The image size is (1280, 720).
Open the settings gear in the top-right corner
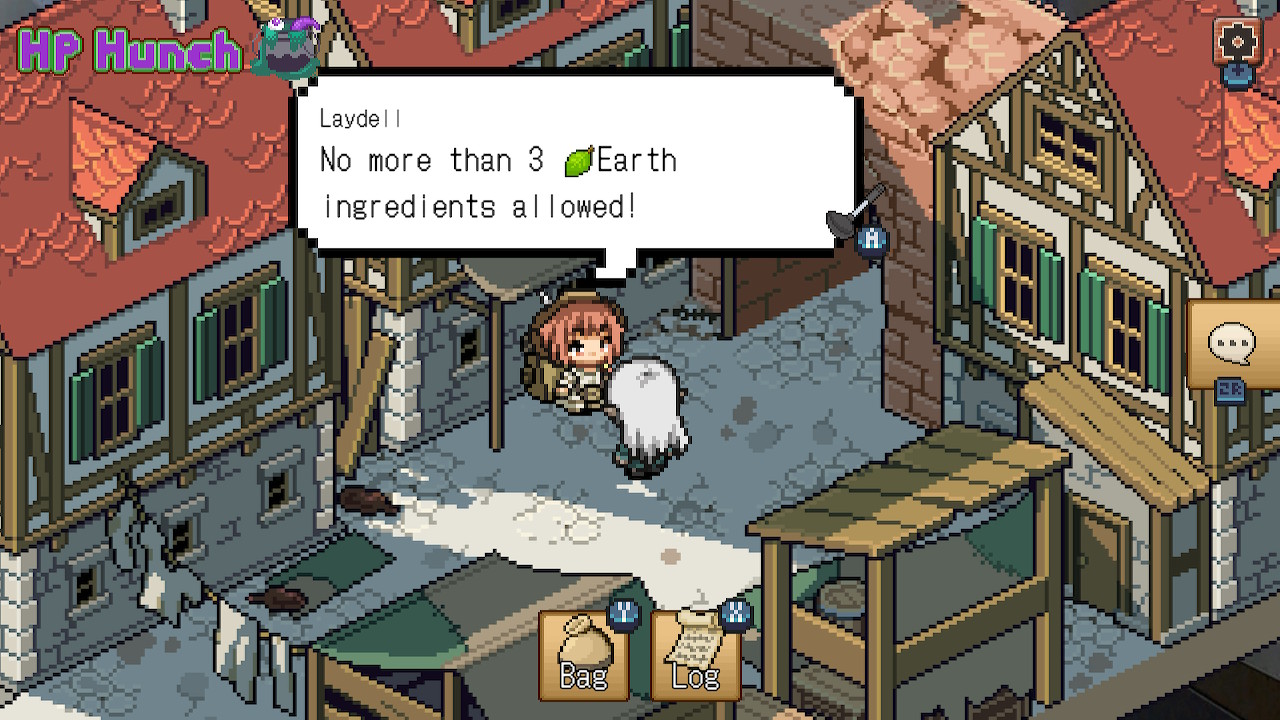coord(1238,42)
